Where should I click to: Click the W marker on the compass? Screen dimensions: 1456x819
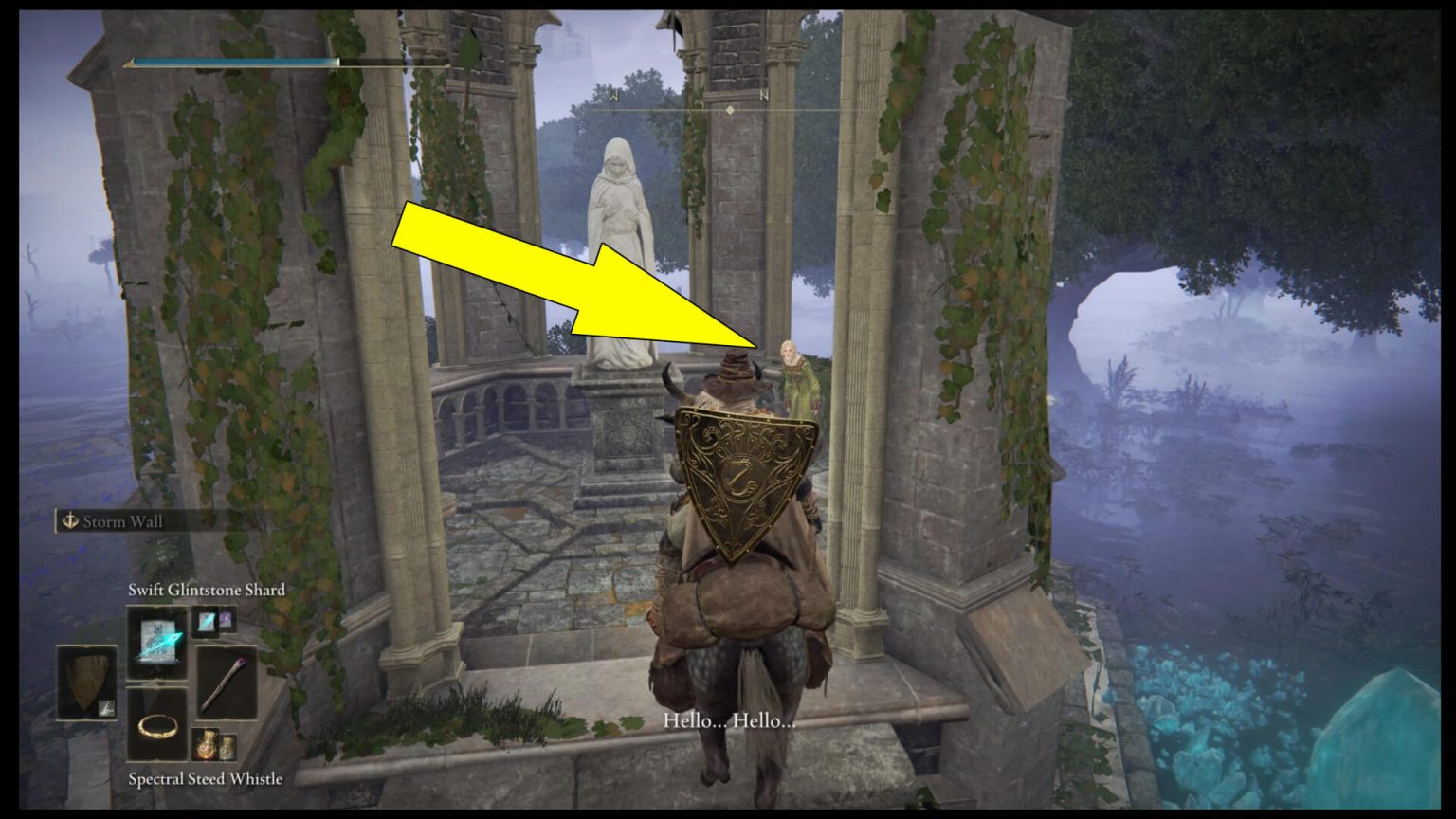(615, 95)
